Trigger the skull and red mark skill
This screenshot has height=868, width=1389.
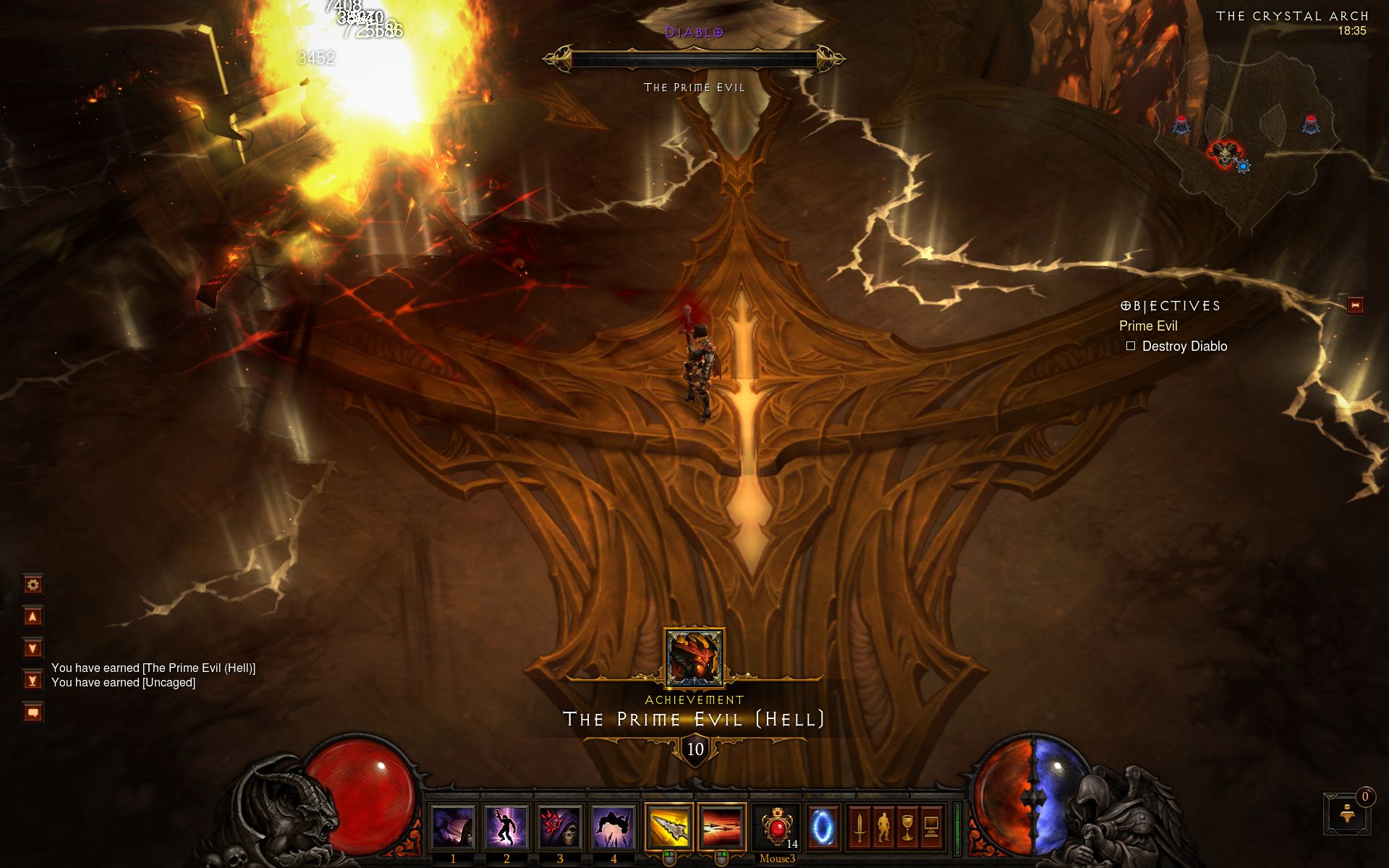coord(560,827)
